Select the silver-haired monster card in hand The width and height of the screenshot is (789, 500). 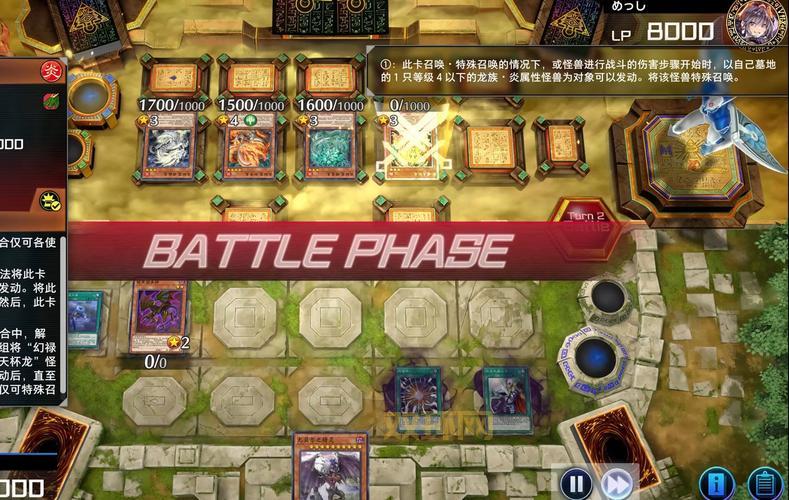pyautogui.click(x=329, y=468)
